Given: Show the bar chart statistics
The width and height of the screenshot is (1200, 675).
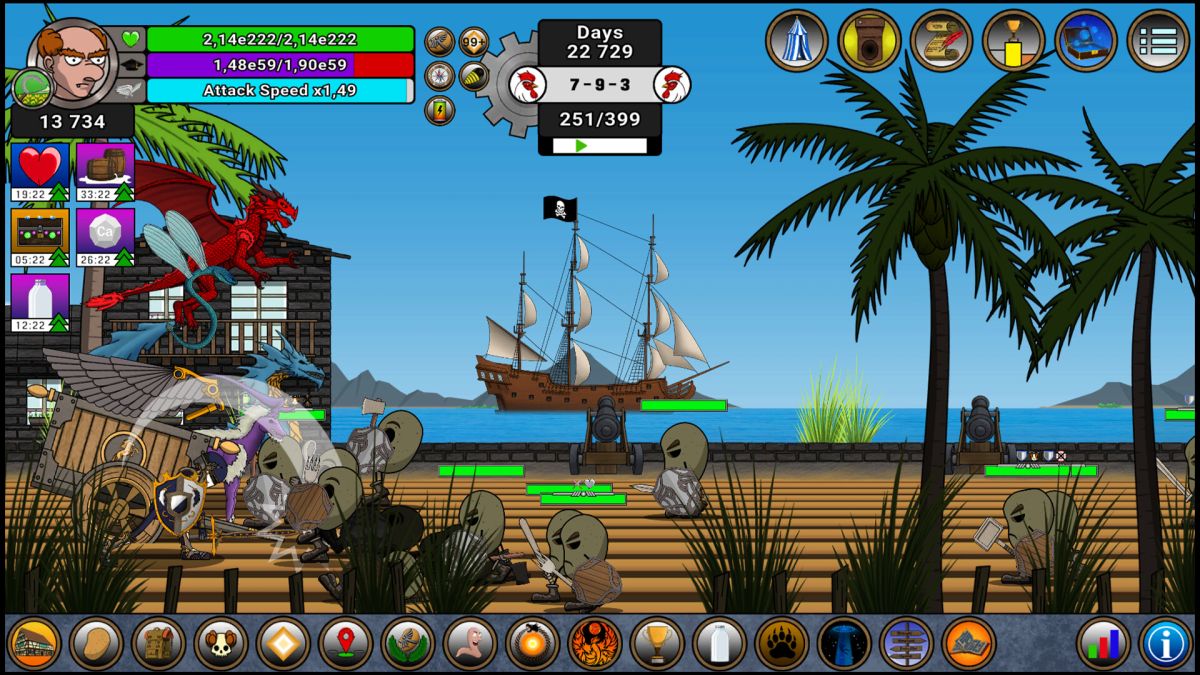Looking at the screenshot, I should [1103, 643].
